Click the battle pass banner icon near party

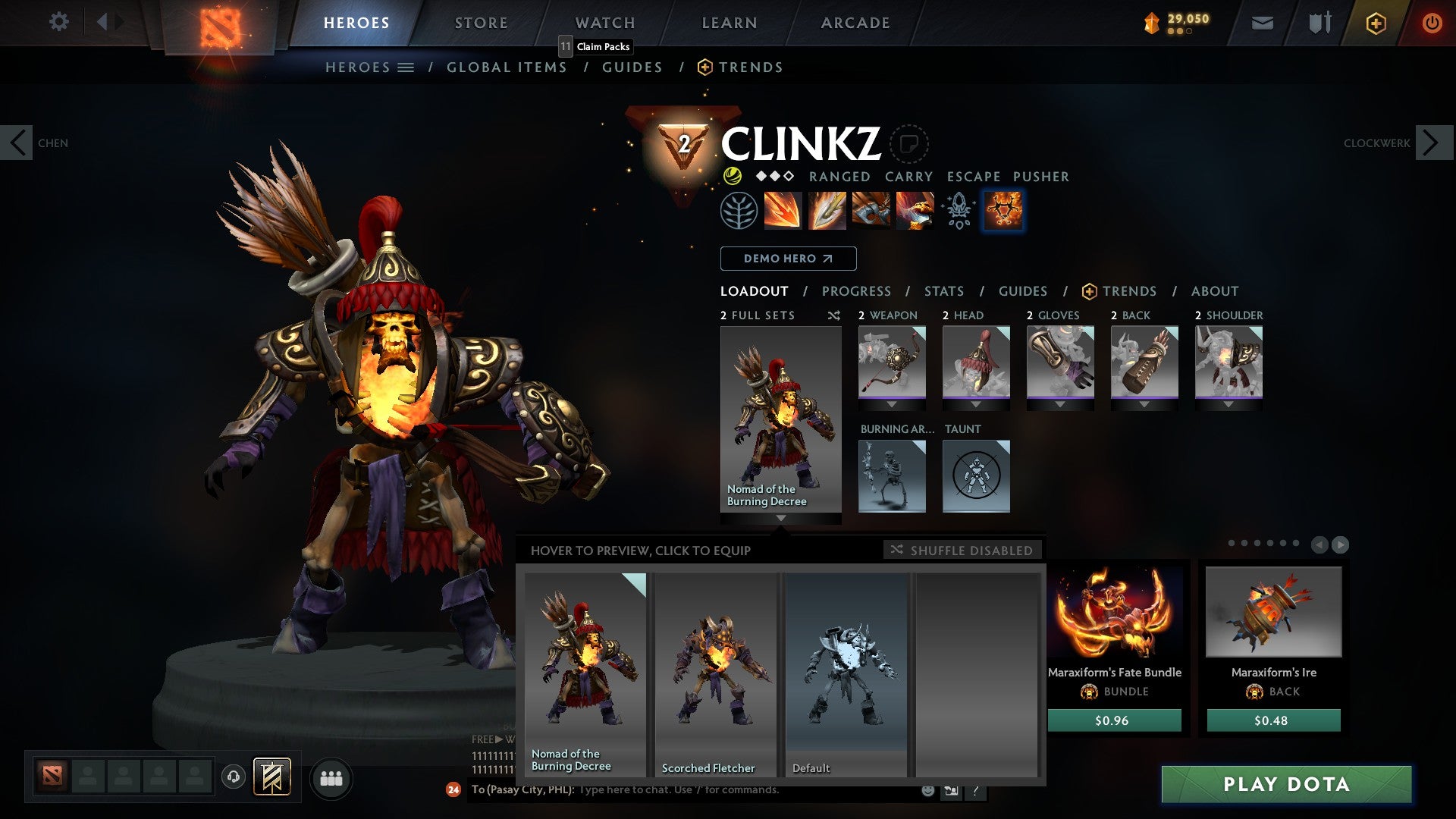tap(273, 776)
